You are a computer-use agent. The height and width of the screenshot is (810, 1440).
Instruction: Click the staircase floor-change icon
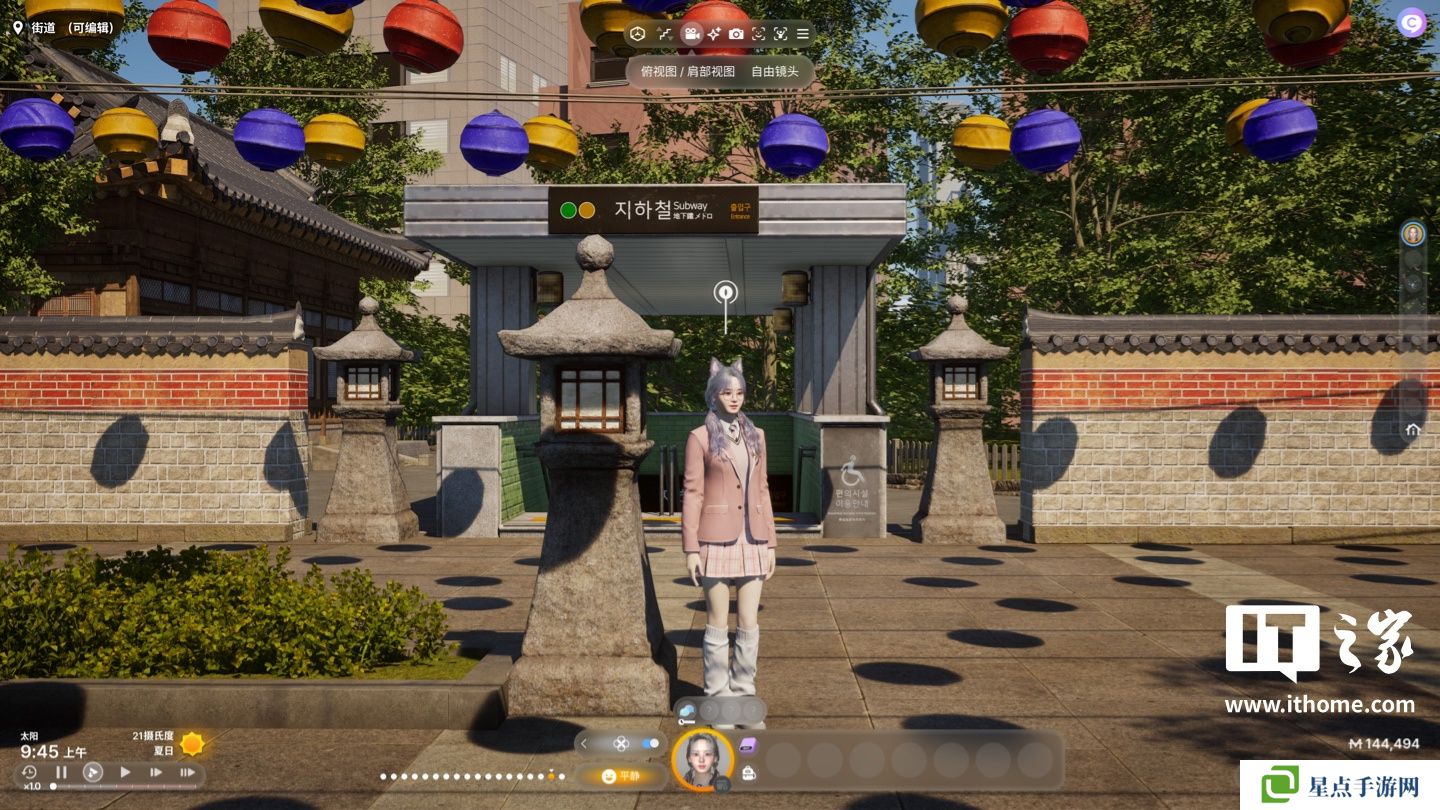(x=665, y=34)
